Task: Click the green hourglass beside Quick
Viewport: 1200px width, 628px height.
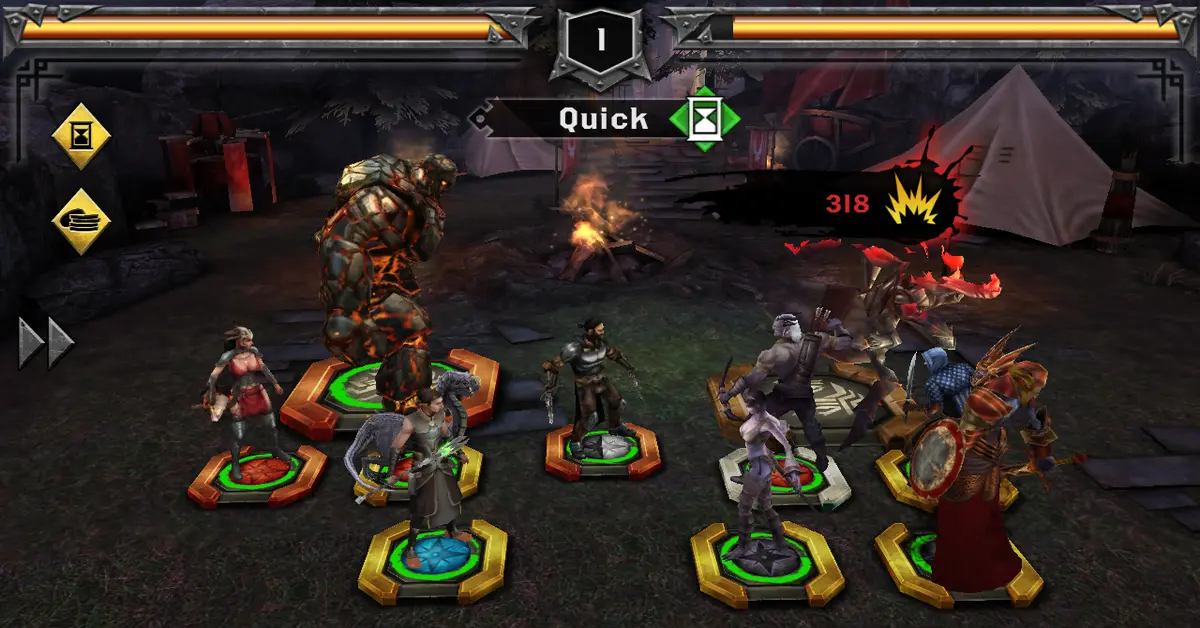Action: tap(705, 119)
